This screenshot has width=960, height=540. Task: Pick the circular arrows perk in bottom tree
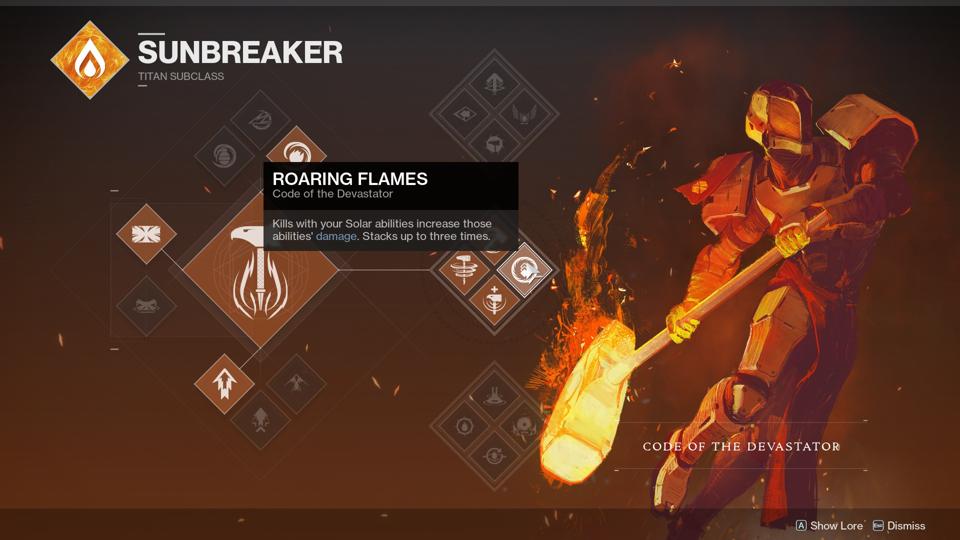(x=494, y=457)
